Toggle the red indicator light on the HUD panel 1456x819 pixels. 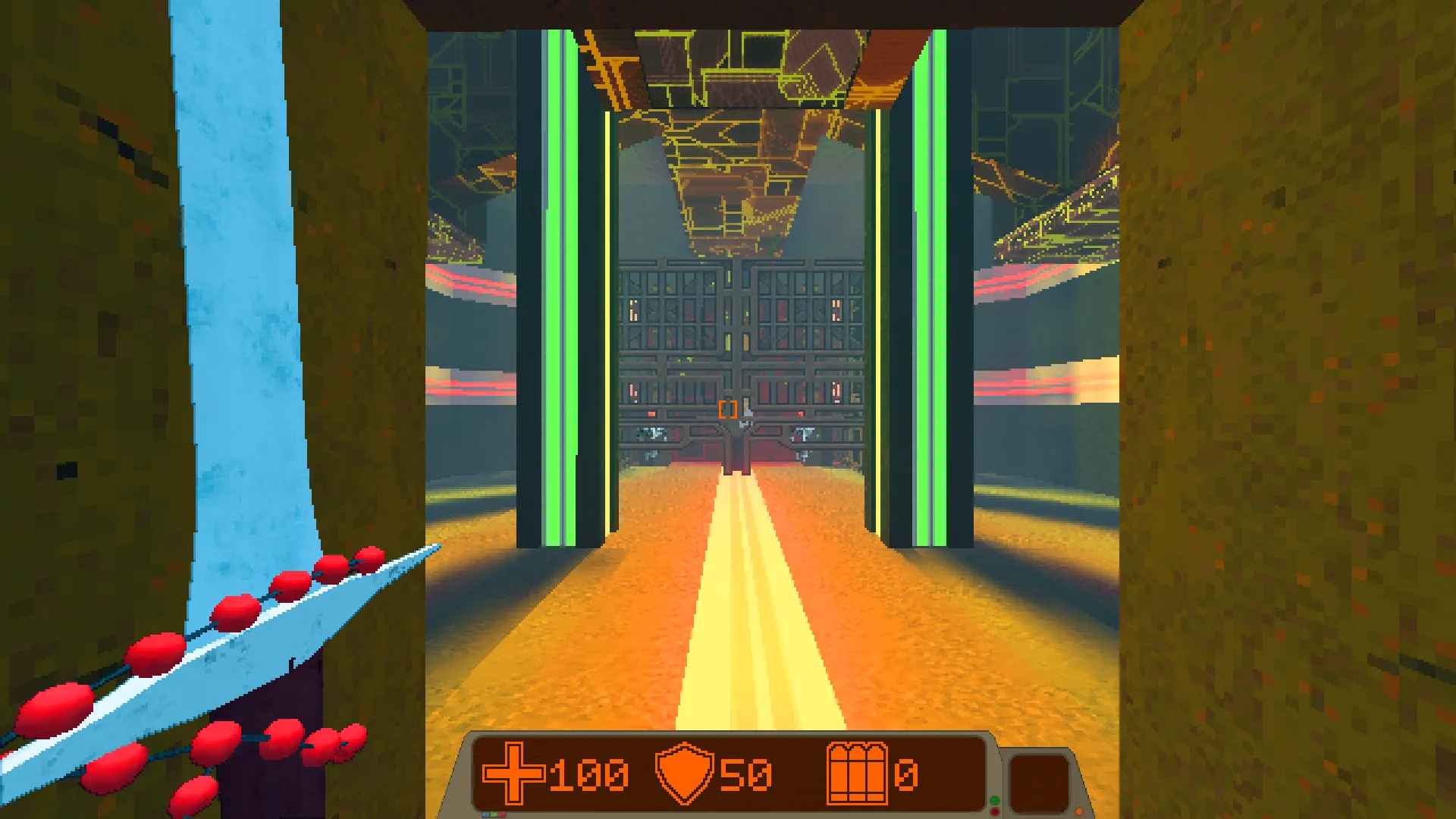(995, 813)
